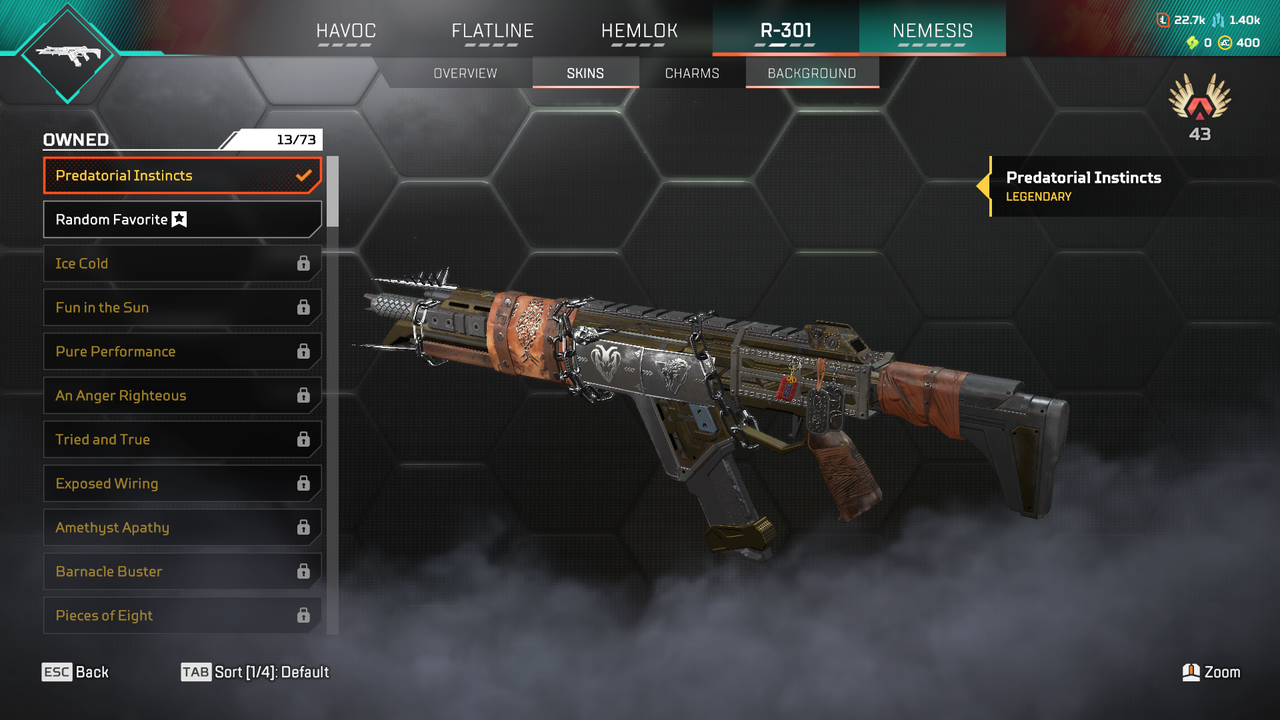Choose the Tried and True skin
The height and width of the screenshot is (720, 1280).
[182, 439]
